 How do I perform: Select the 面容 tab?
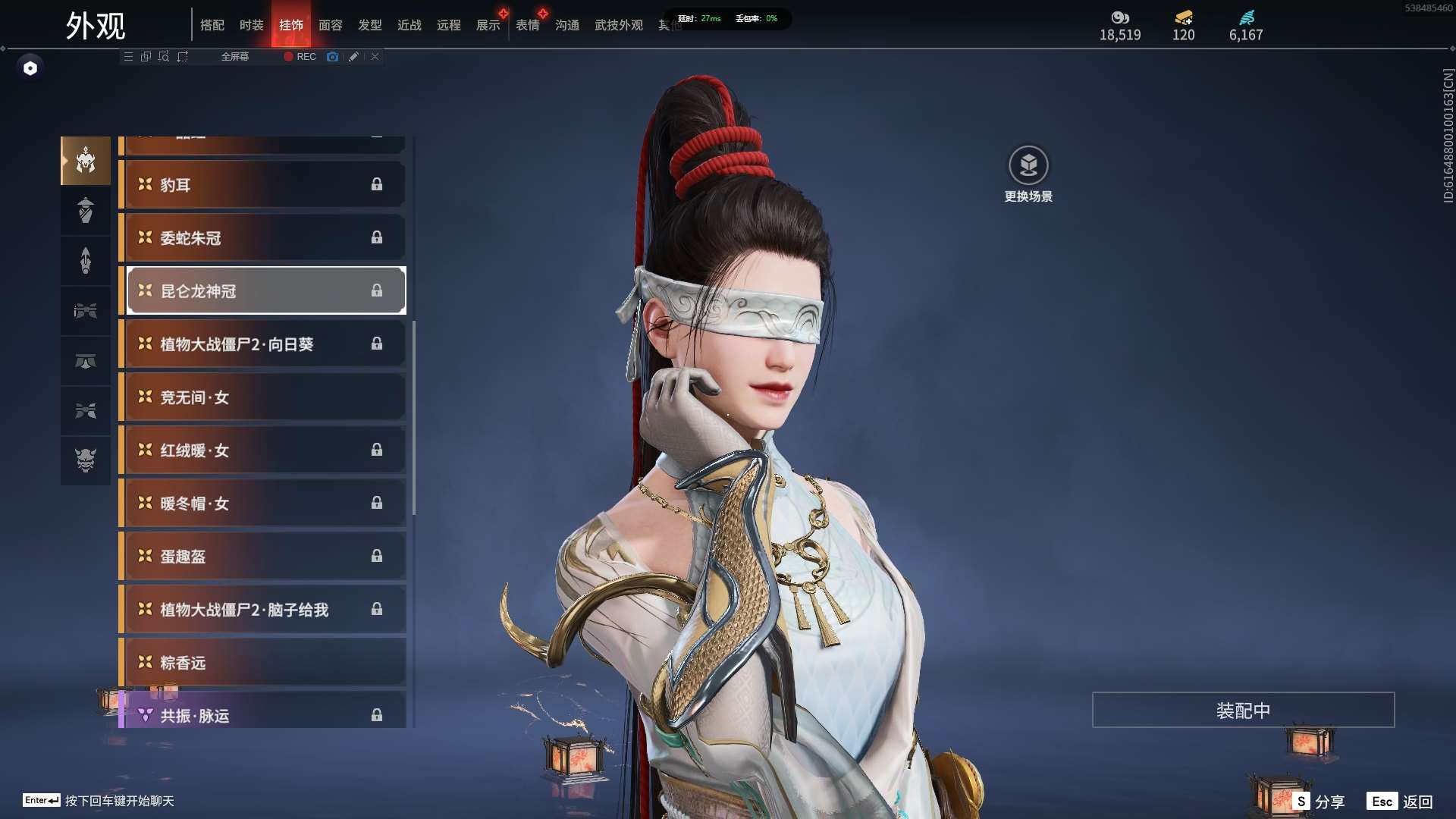tap(330, 25)
